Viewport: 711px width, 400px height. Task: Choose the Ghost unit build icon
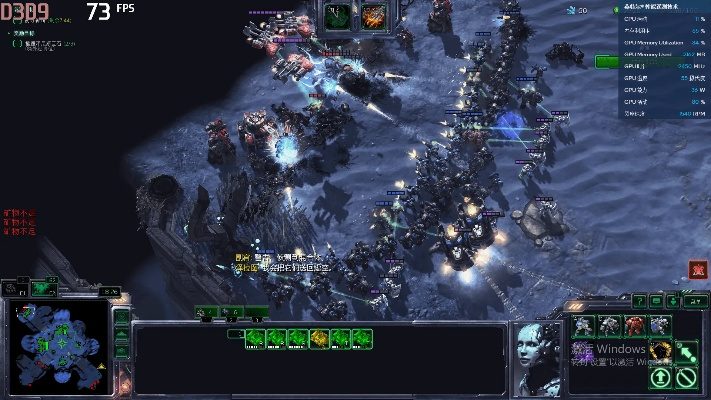660,325
